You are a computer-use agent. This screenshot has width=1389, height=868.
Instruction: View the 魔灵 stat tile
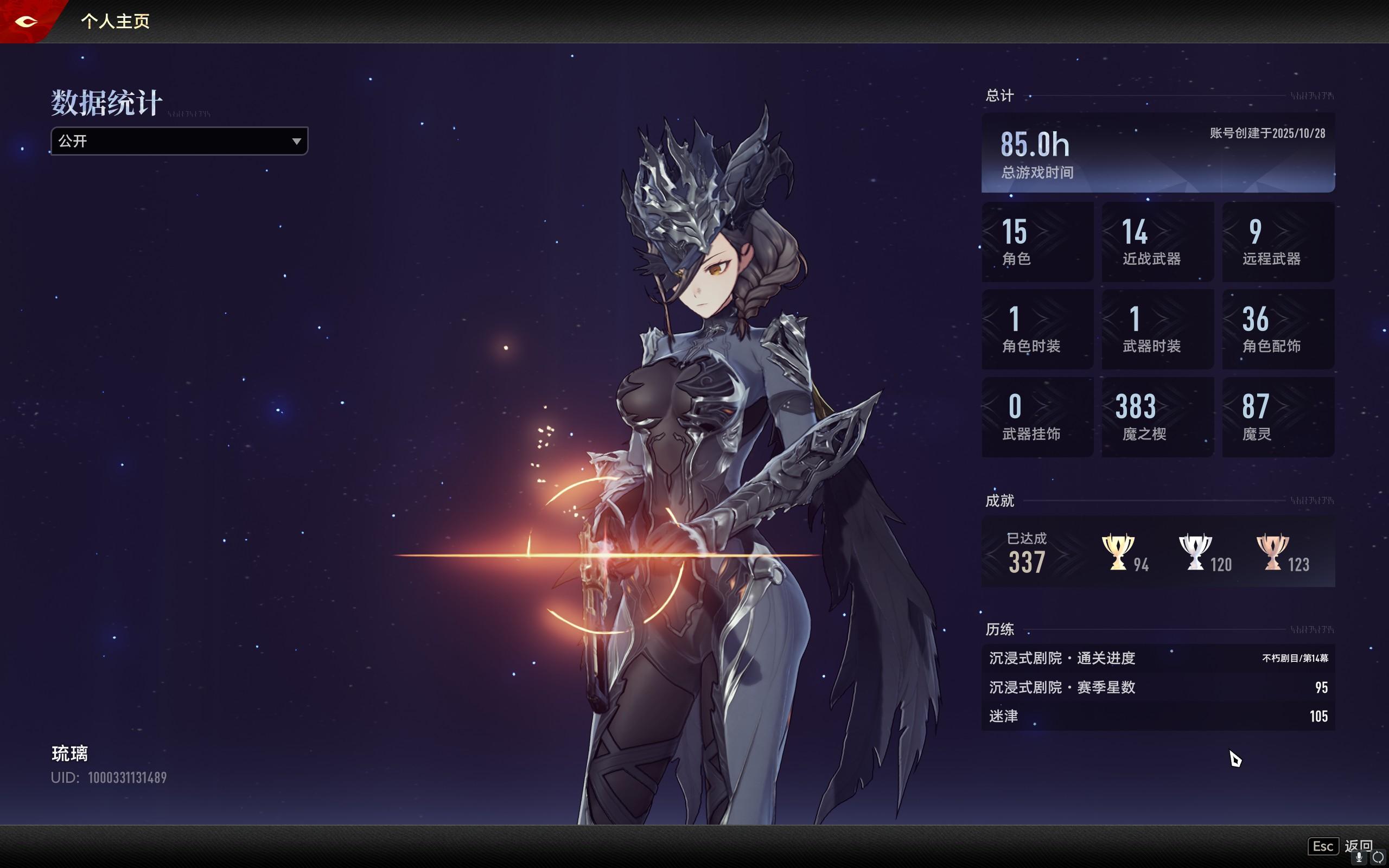(x=1278, y=417)
